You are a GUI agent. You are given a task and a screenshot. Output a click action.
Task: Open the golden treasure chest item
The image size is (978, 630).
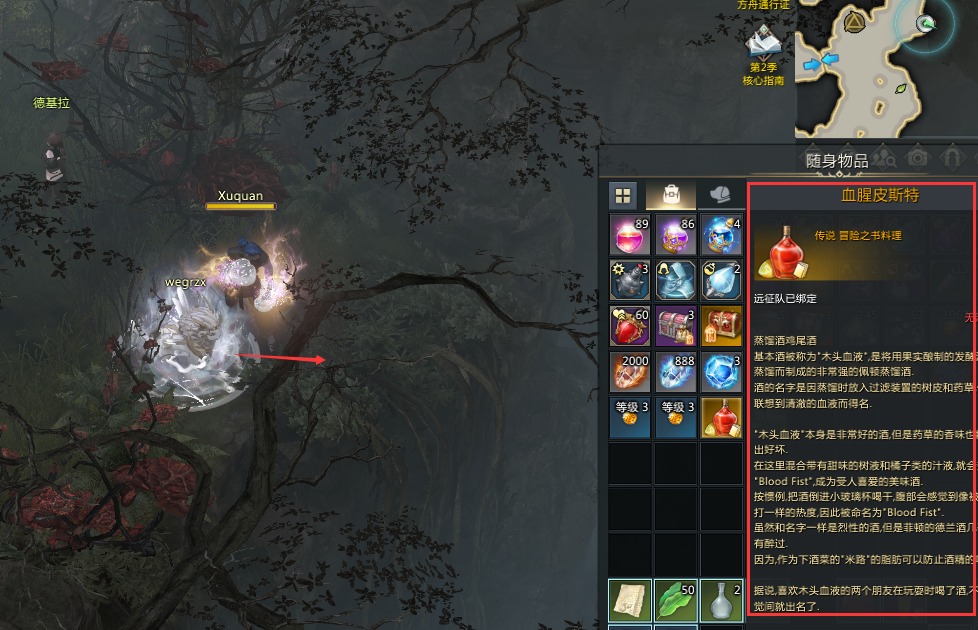coord(722,327)
